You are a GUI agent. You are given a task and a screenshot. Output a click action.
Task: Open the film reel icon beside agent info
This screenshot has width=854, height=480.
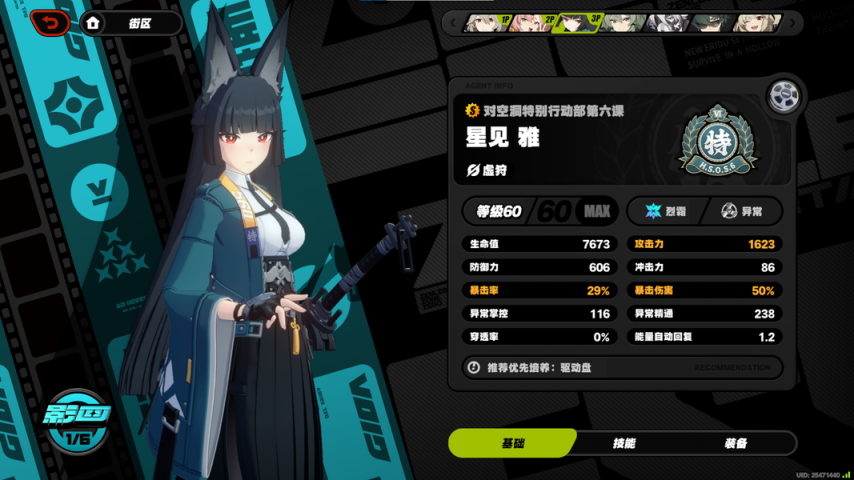coord(784,96)
